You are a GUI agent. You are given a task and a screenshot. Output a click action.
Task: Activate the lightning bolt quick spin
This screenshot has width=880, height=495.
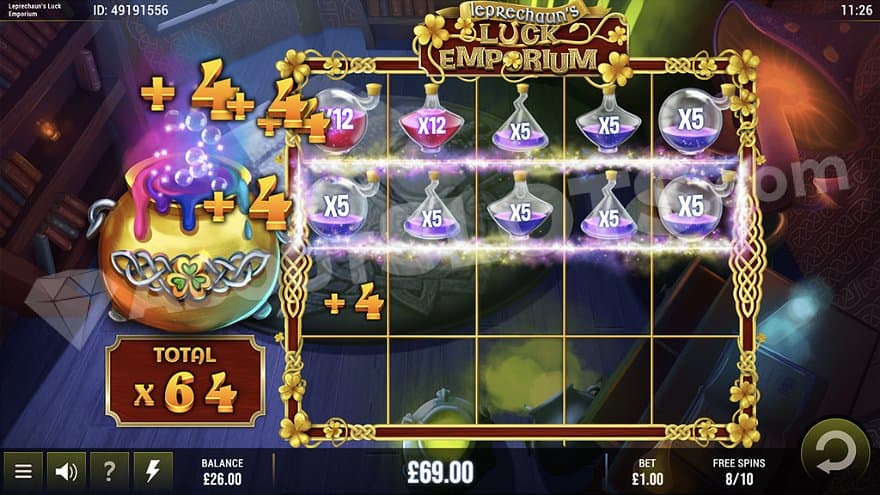(153, 471)
